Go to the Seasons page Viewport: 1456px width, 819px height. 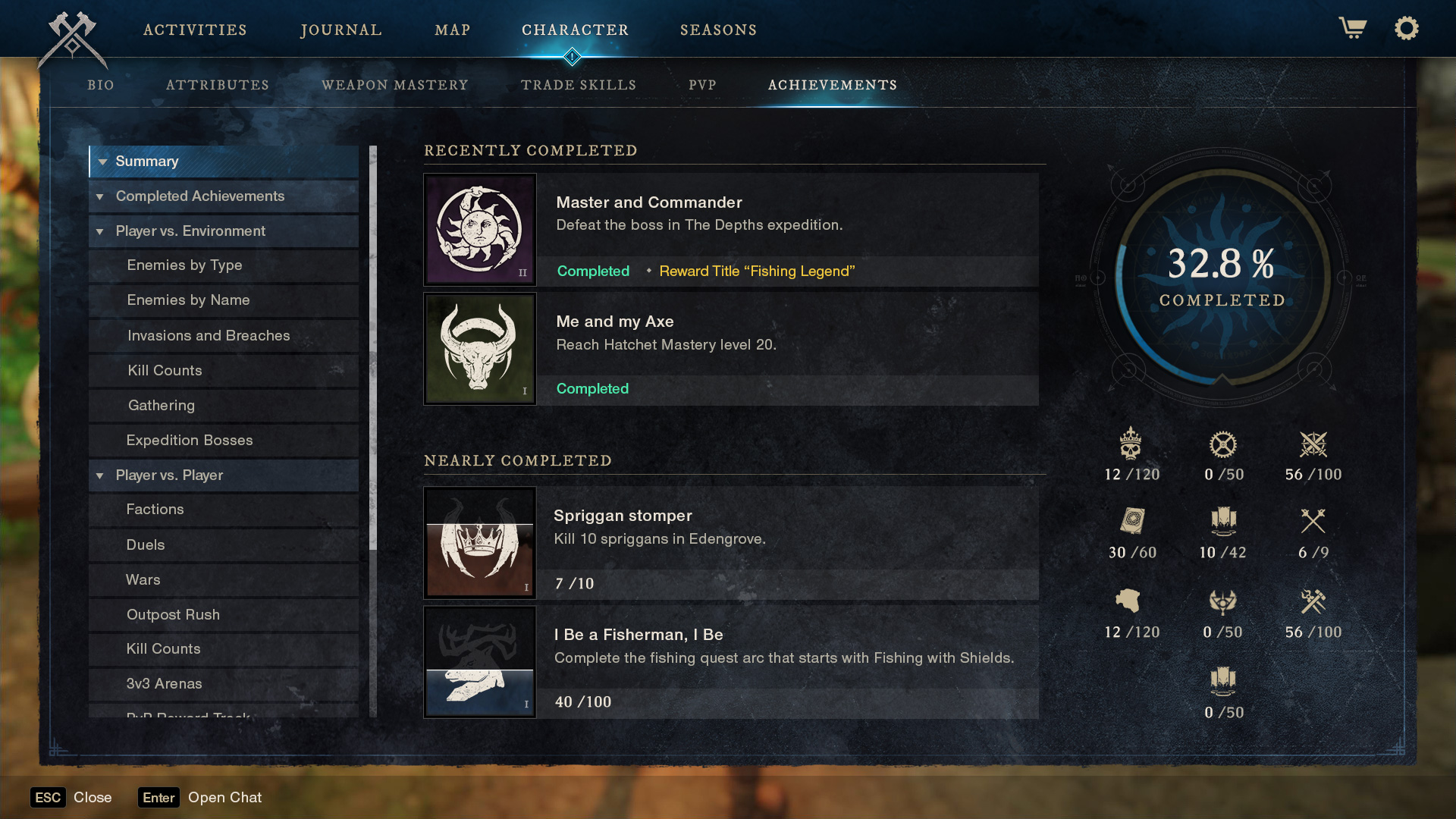718,30
